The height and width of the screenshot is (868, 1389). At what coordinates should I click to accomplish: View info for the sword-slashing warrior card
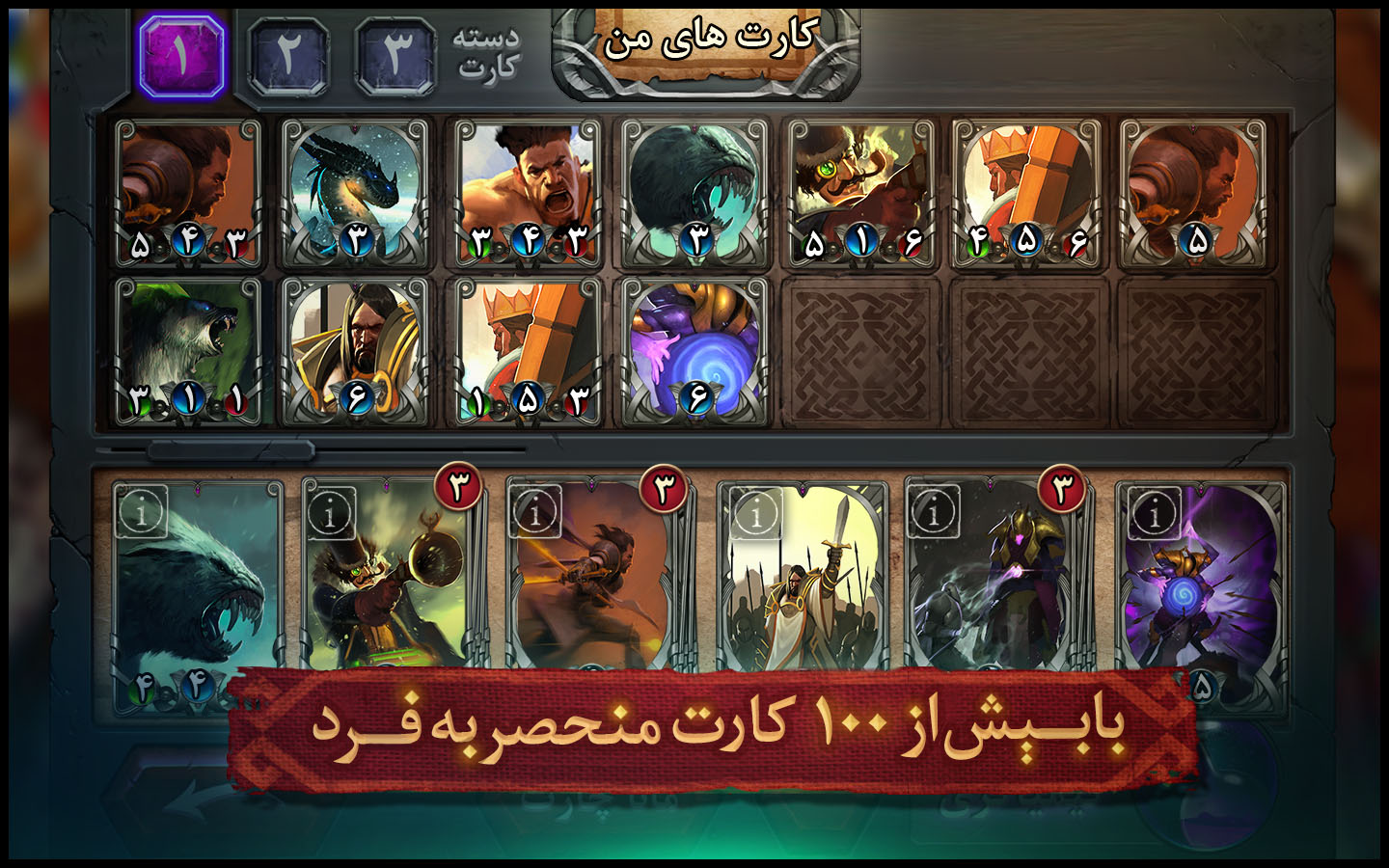point(536,511)
